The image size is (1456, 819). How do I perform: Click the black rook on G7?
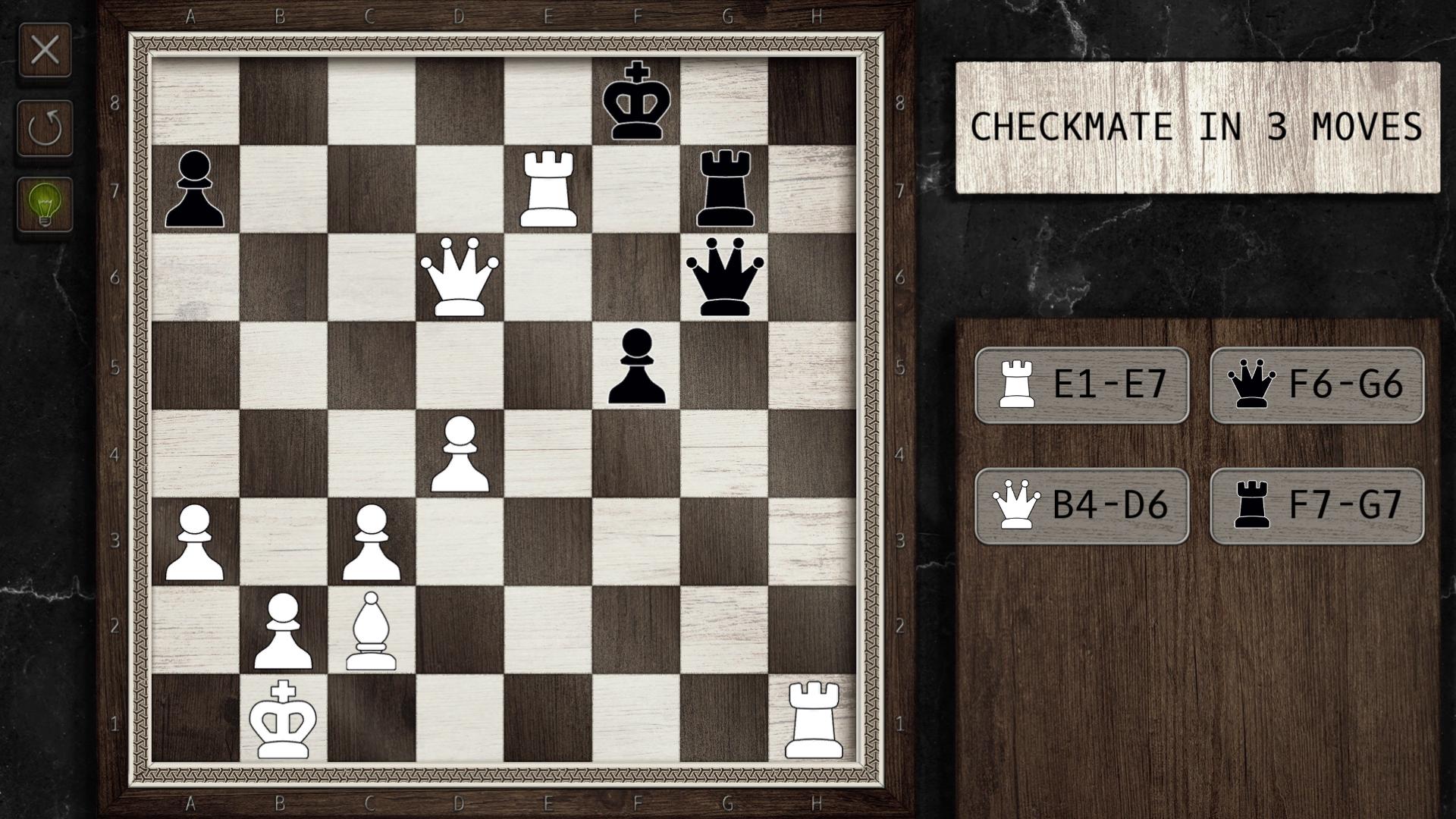(726, 189)
